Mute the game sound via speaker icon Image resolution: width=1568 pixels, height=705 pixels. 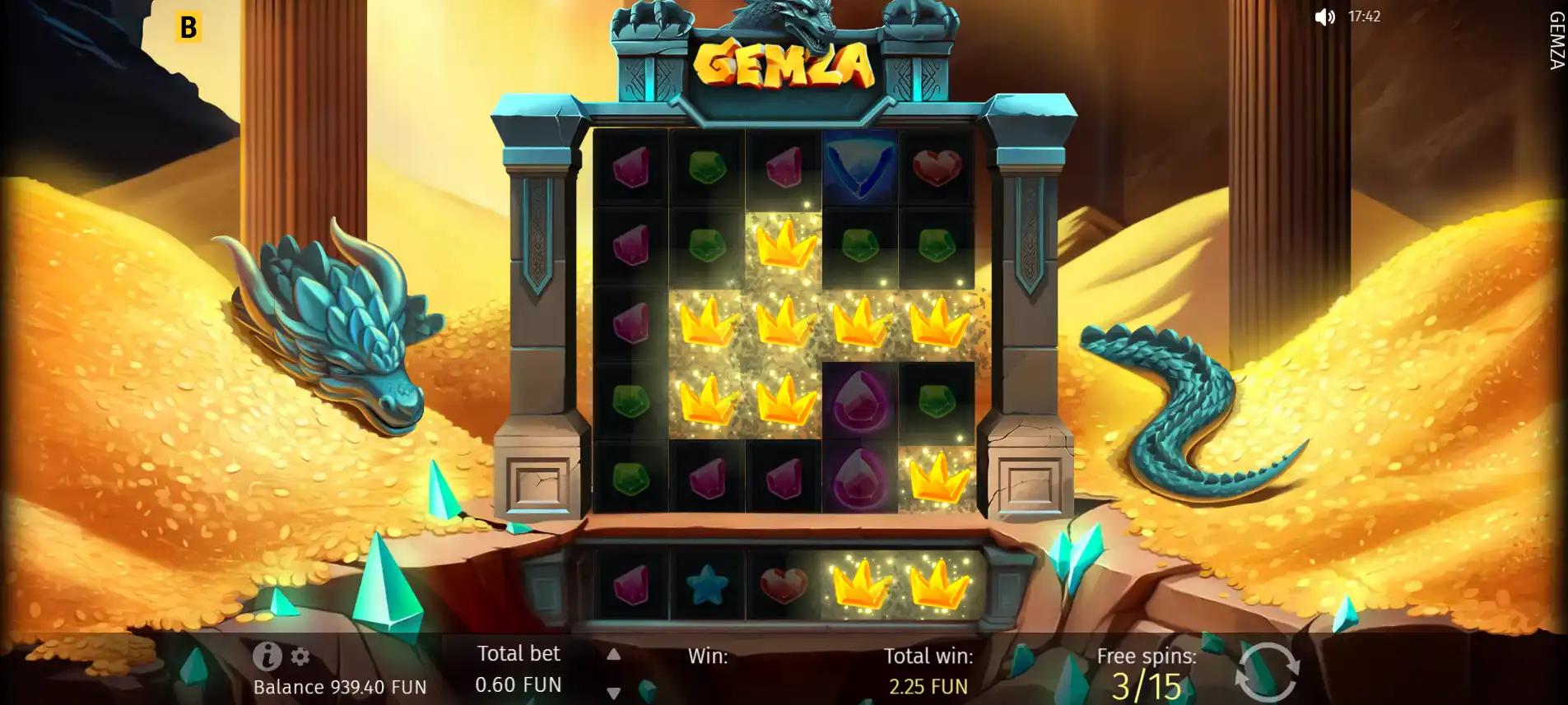1325,16
